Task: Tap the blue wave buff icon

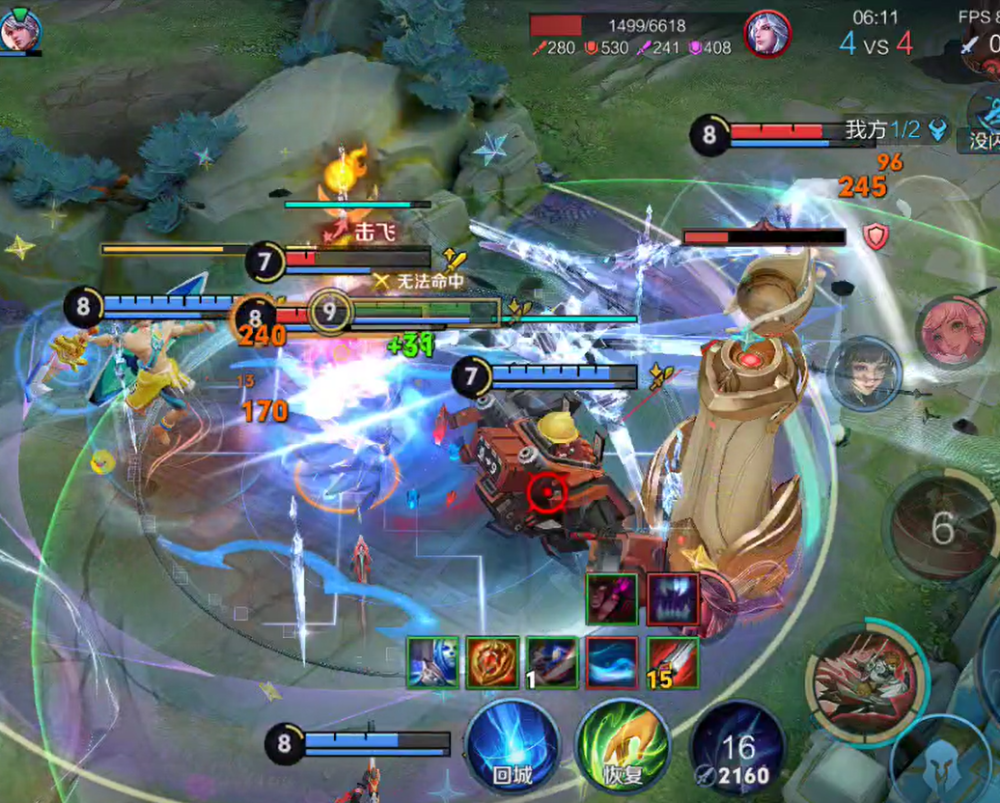Action: [x=612, y=662]
